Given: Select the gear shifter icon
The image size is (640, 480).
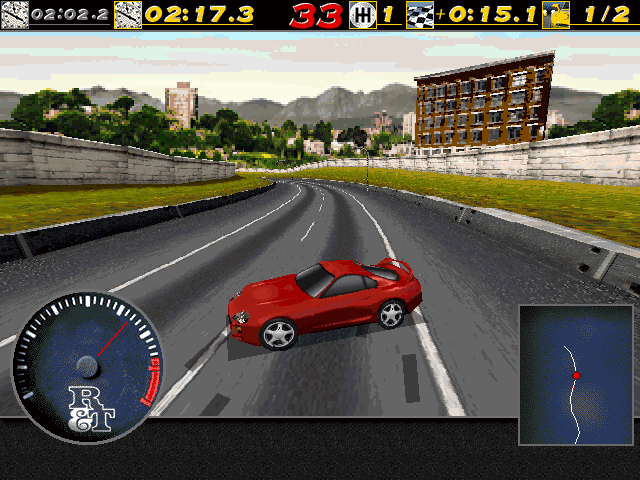Looking at the screenshot, I should (362, 15).
